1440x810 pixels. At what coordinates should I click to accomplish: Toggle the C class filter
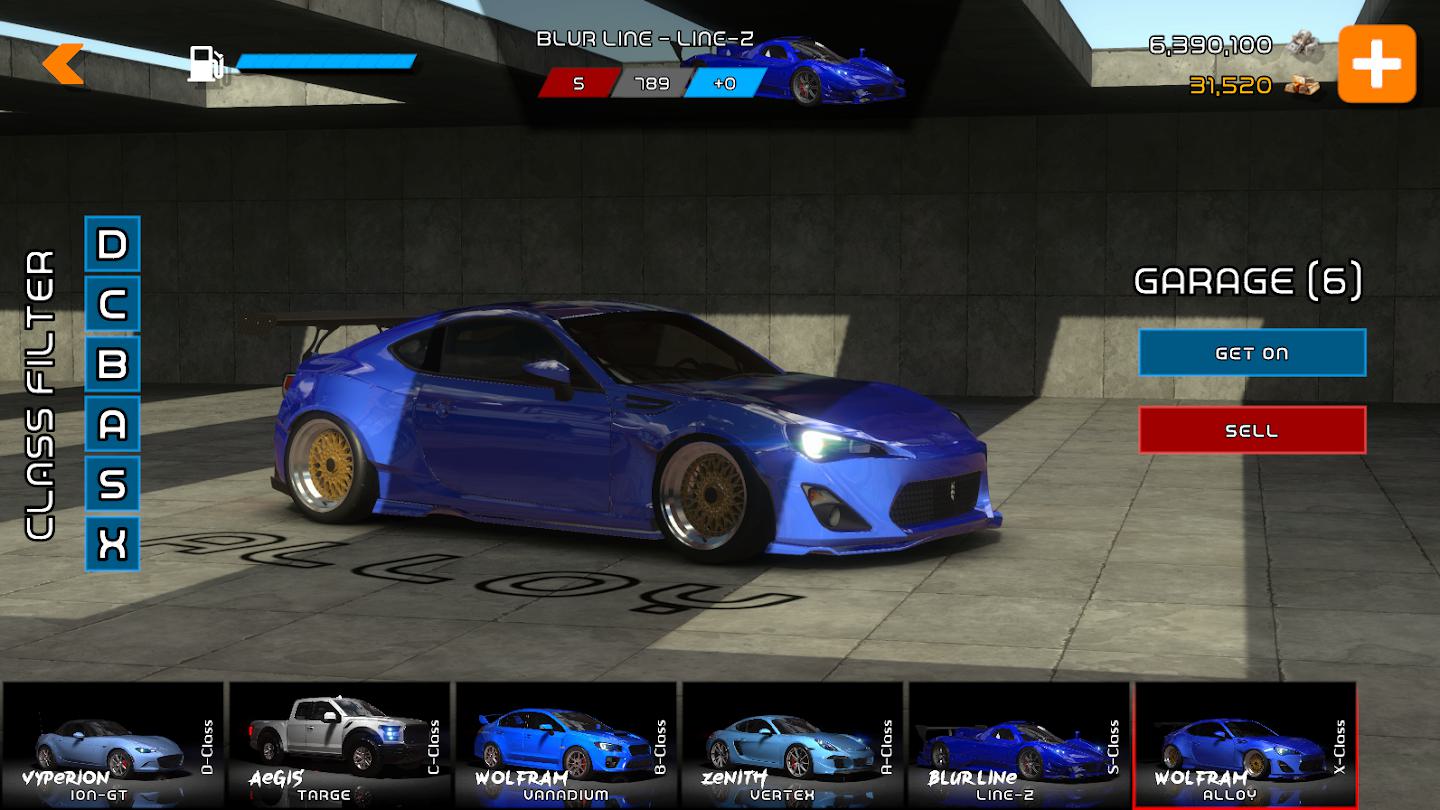click(112, 304)
